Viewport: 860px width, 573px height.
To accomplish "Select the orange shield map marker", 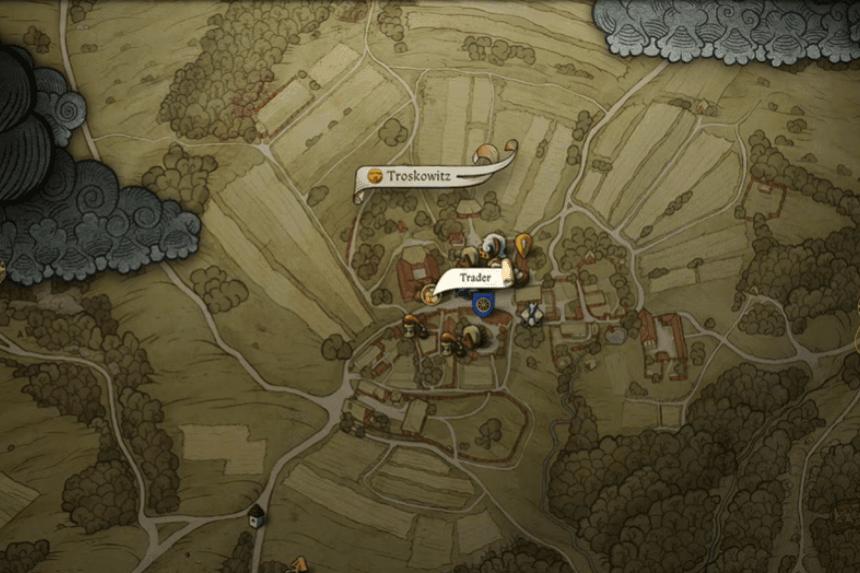I will click(x=523, y=243).
